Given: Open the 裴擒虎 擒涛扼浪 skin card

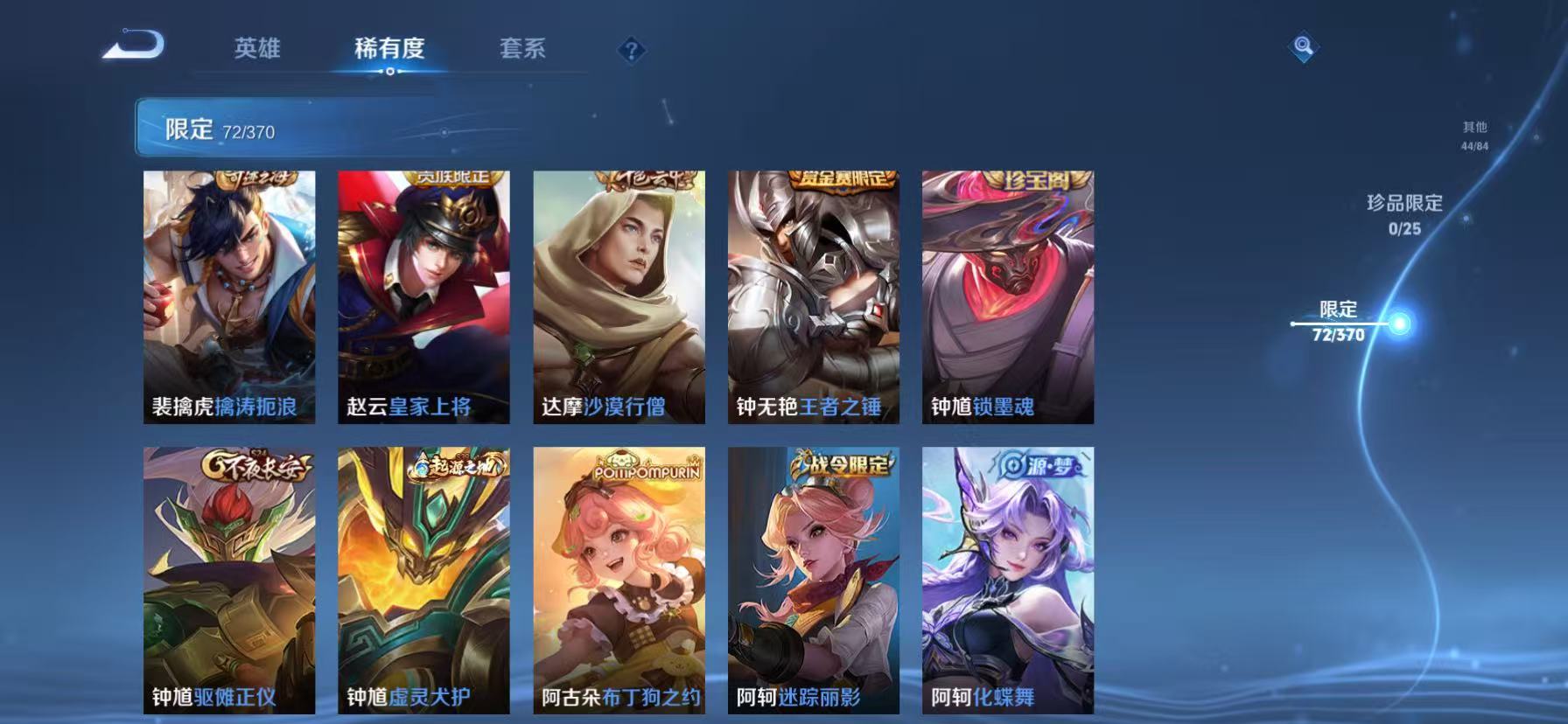Looking at the screenshot, I should [232, 297].
